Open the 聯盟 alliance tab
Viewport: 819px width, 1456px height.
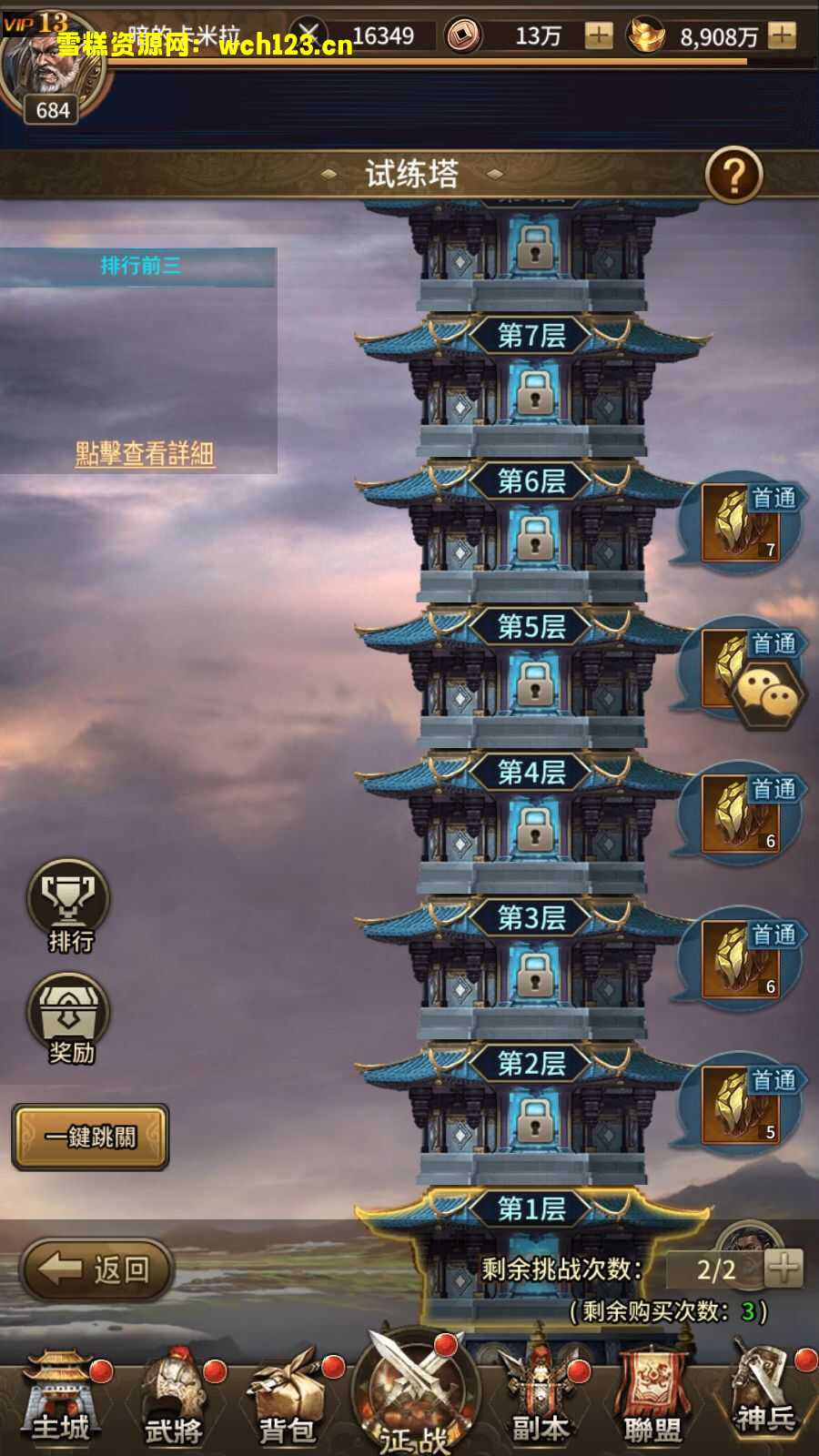(652, 1406)
